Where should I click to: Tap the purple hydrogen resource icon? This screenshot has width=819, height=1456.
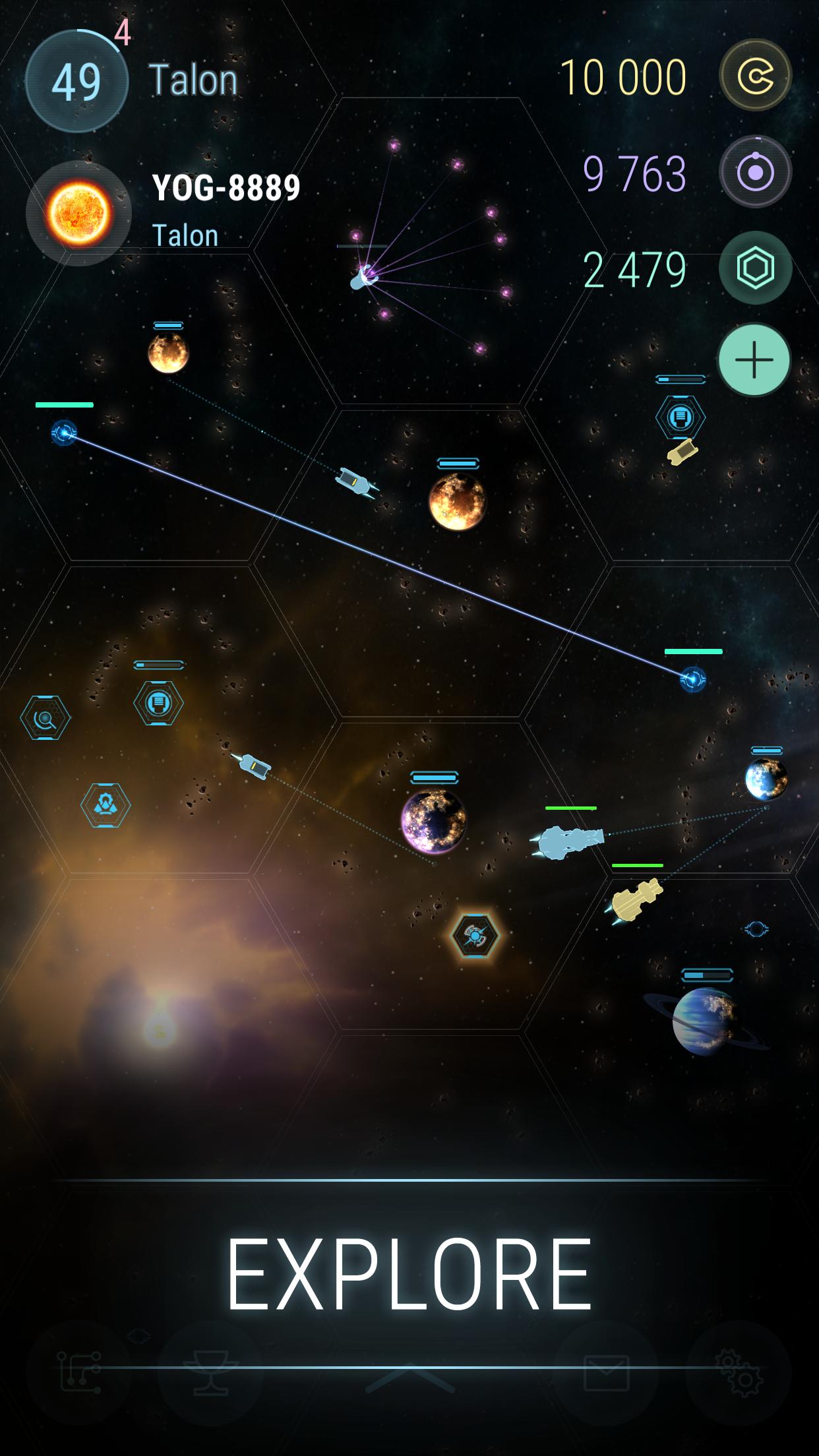[x=755, y=173]
